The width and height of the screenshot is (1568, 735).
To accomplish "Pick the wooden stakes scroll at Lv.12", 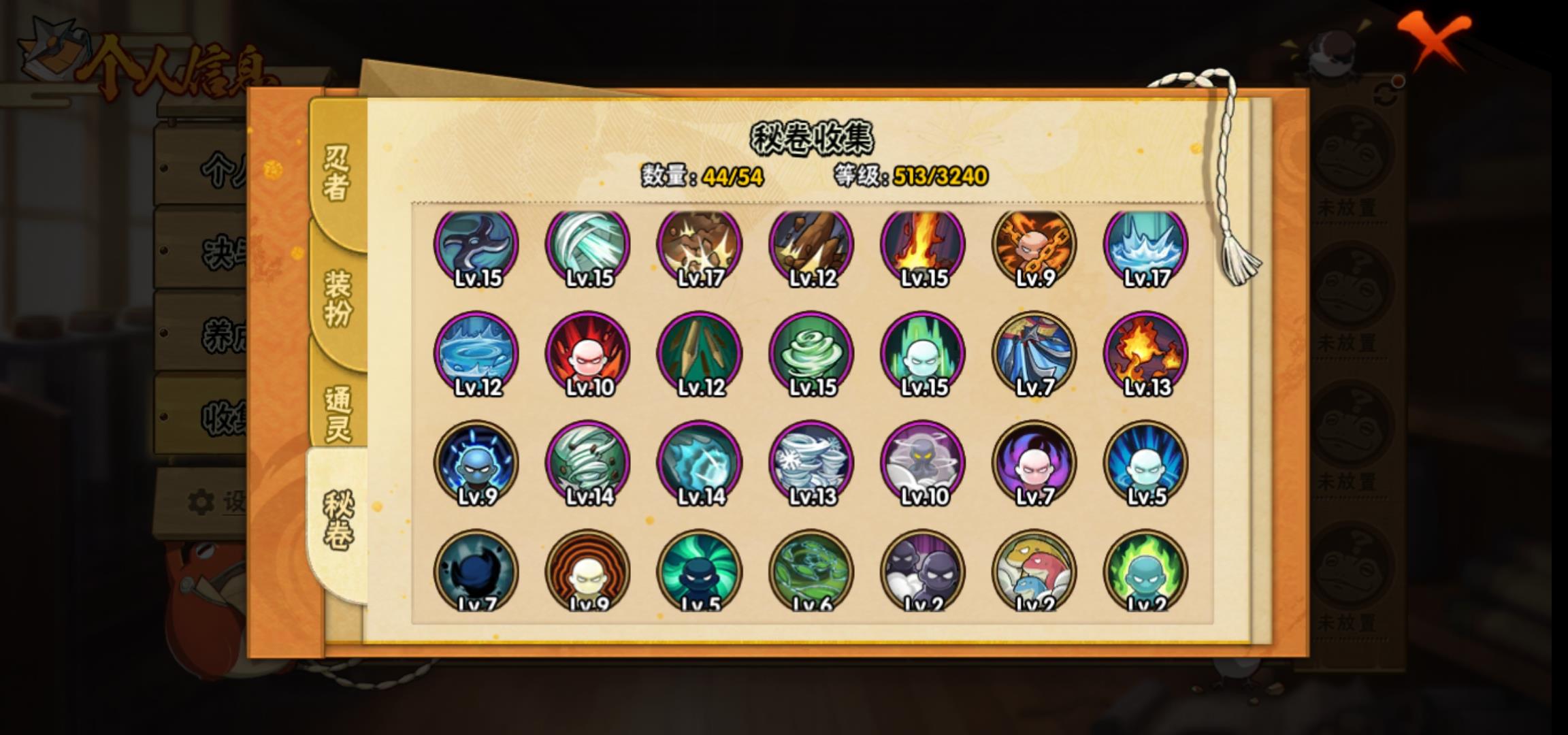I will 700,354.
